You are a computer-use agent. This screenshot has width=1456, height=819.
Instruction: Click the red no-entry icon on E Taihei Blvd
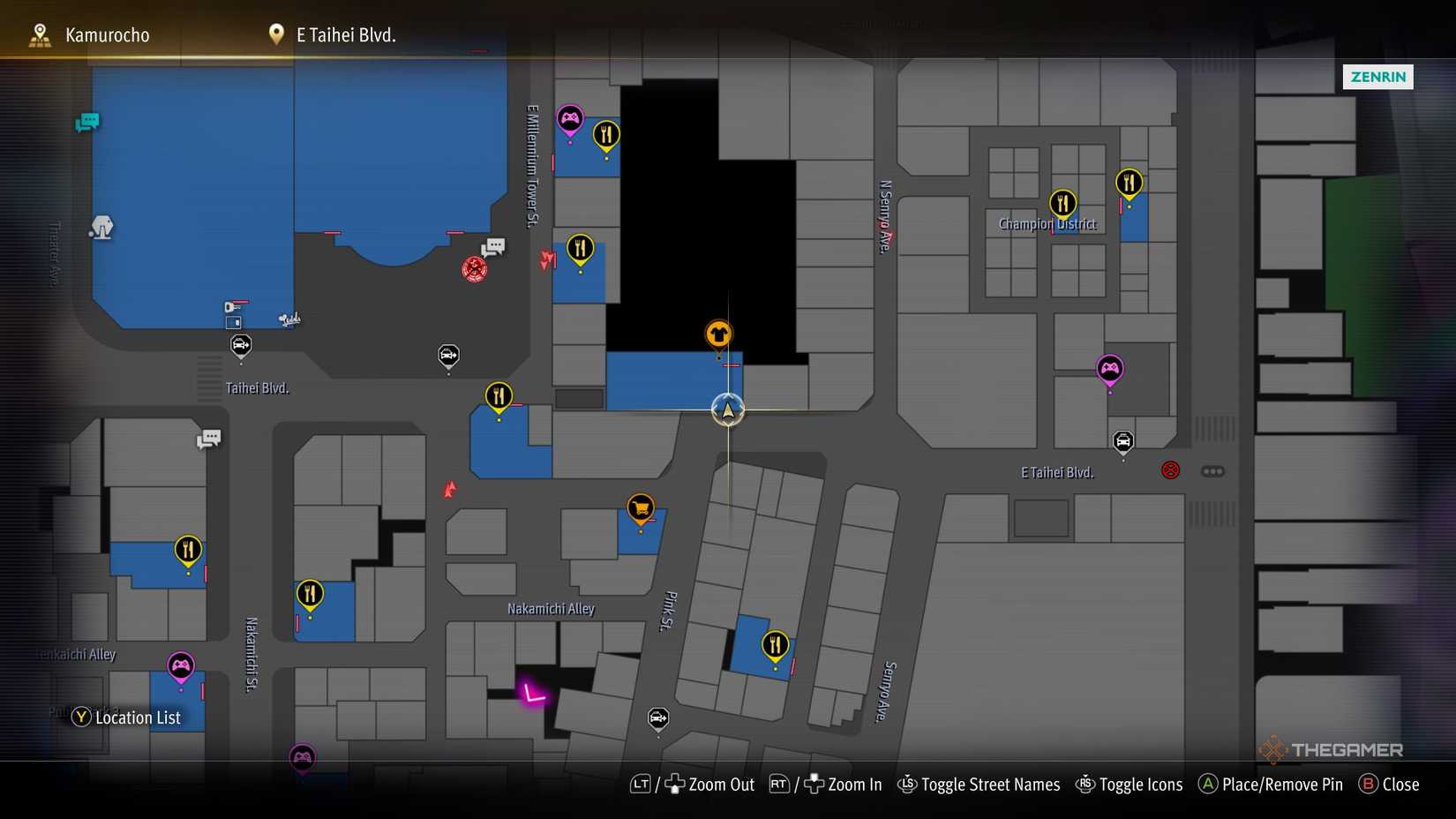tap(1169, 470)
